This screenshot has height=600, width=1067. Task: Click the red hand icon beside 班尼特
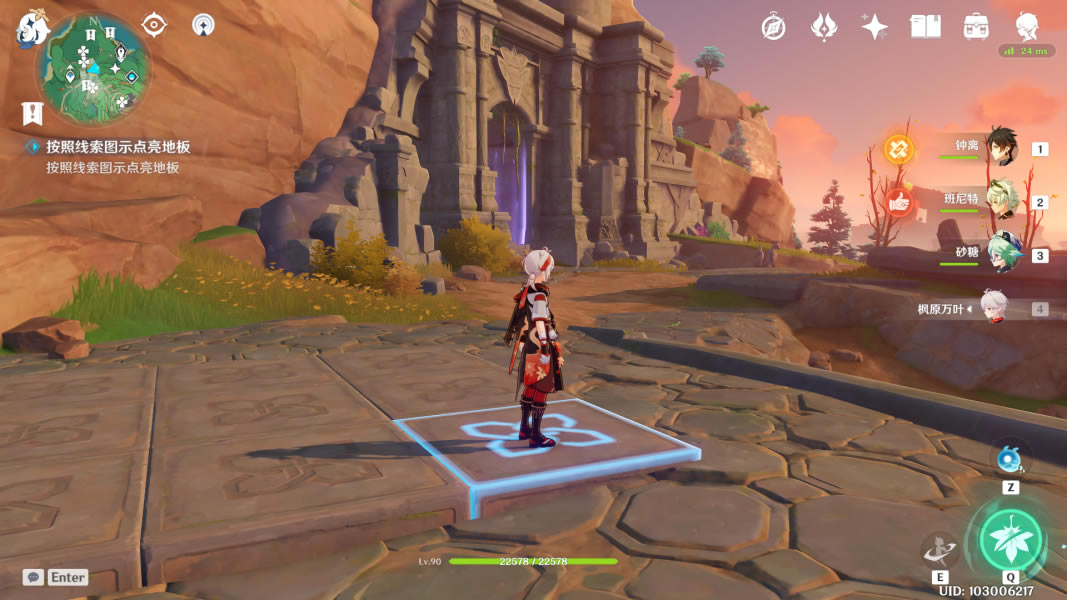[x=898, y=202]
